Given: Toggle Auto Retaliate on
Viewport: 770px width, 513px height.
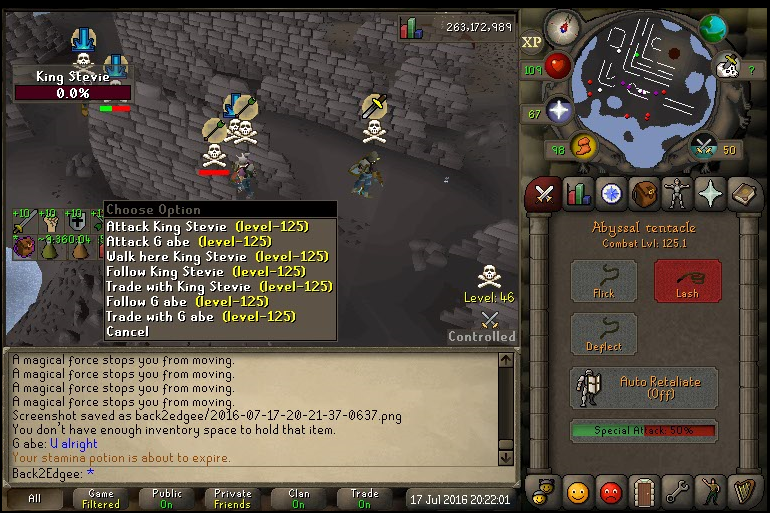Looking at the screenshot, I should tap(643, 387).
